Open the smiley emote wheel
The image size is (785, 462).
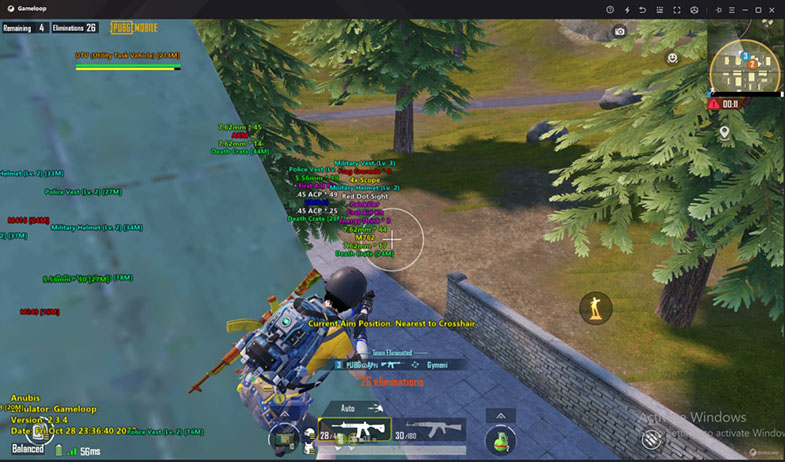click(673, 59)
